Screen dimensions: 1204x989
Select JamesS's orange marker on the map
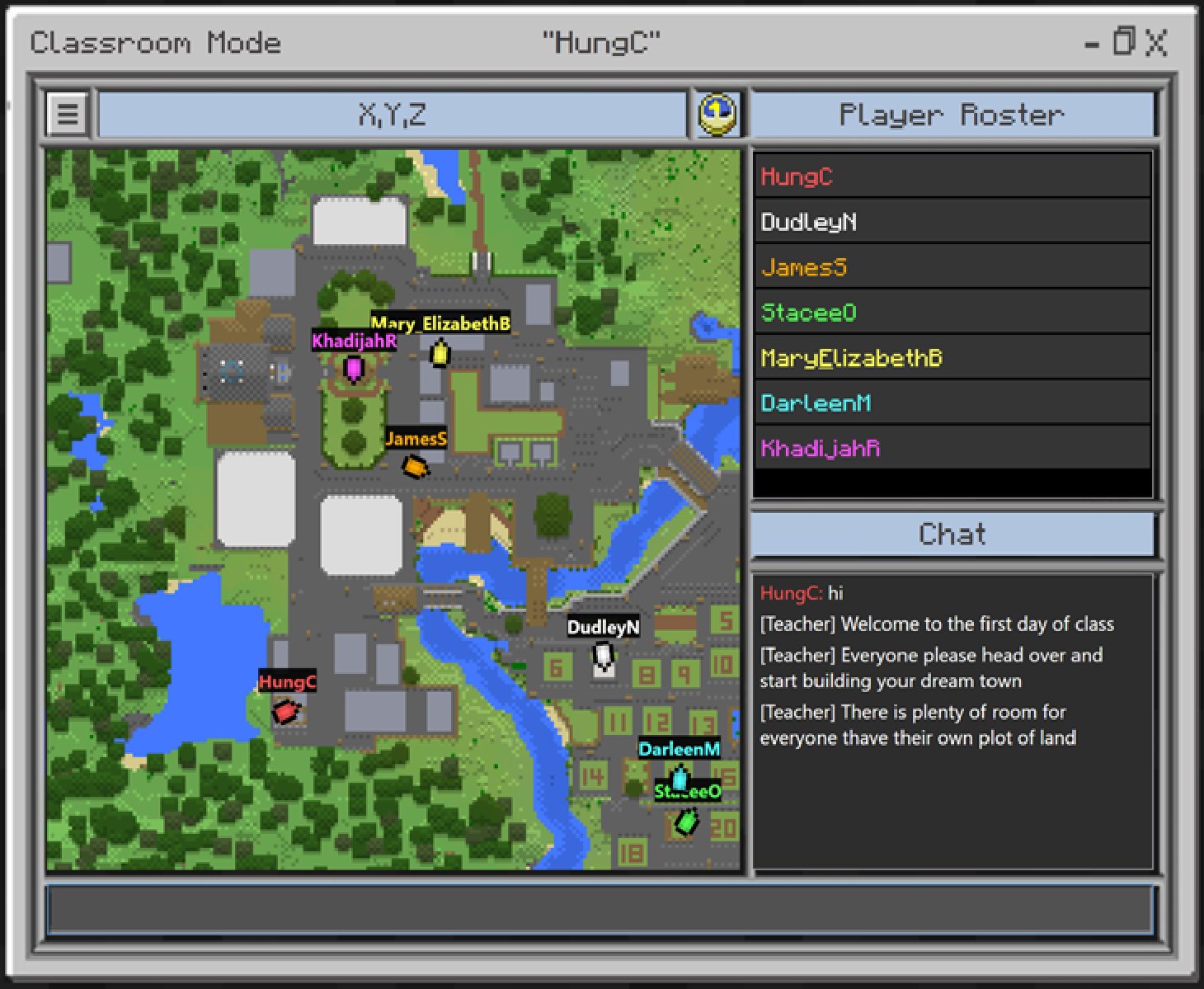[x=415, y=466]
